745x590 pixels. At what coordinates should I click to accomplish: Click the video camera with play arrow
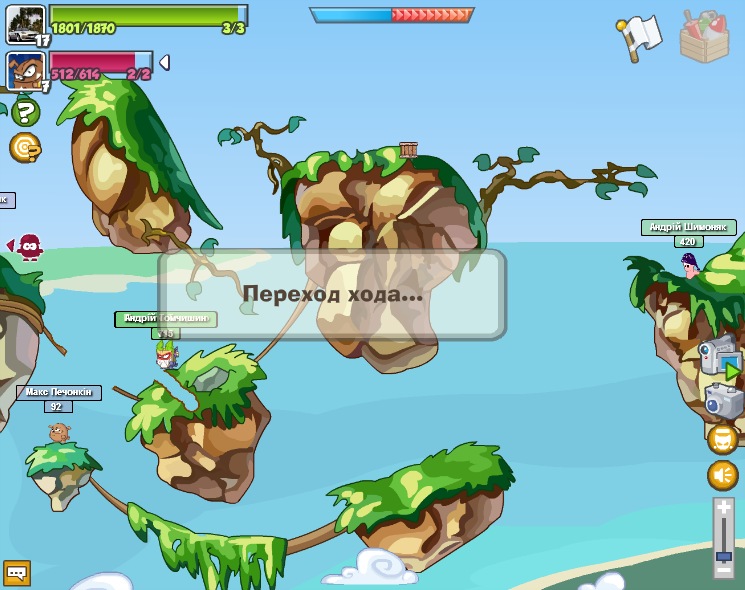(x=719, y=355)
